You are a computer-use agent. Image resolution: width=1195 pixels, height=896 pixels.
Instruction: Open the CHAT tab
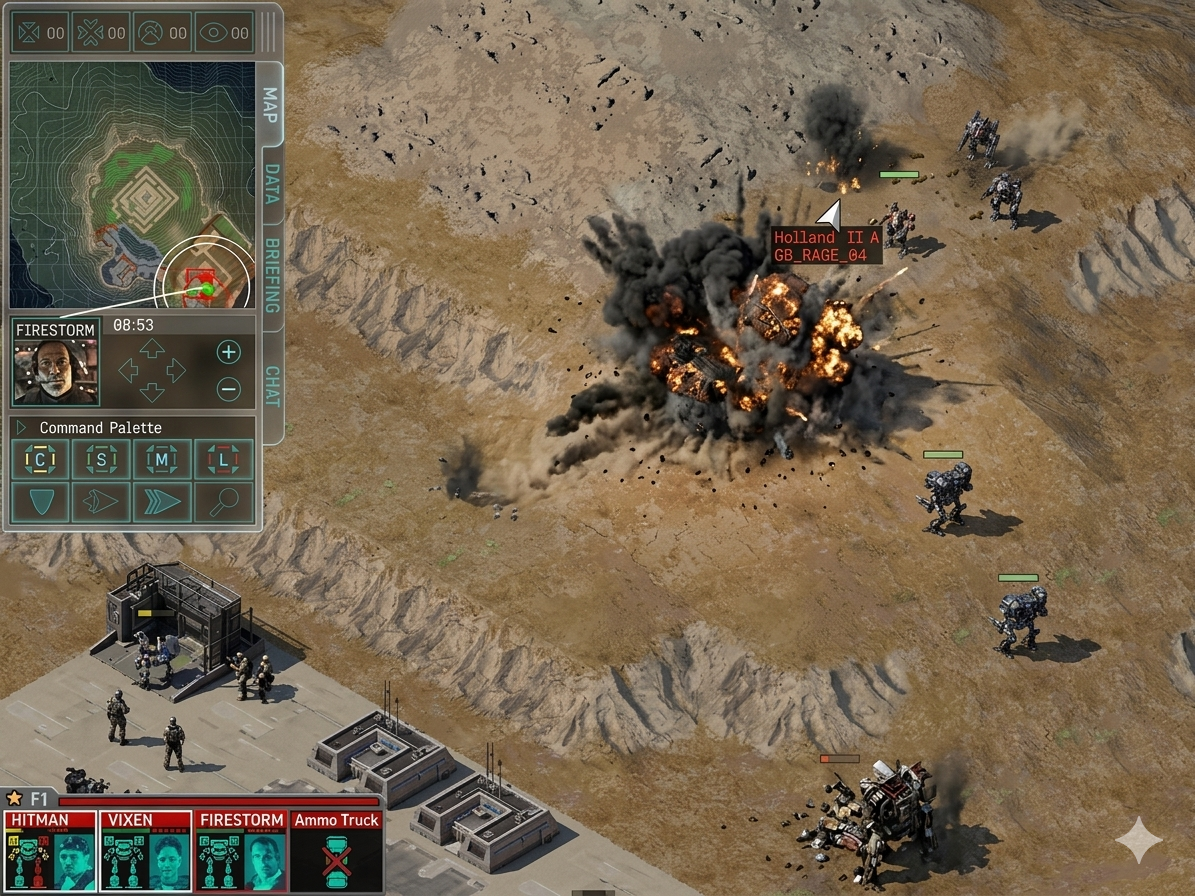click(270, 386)
